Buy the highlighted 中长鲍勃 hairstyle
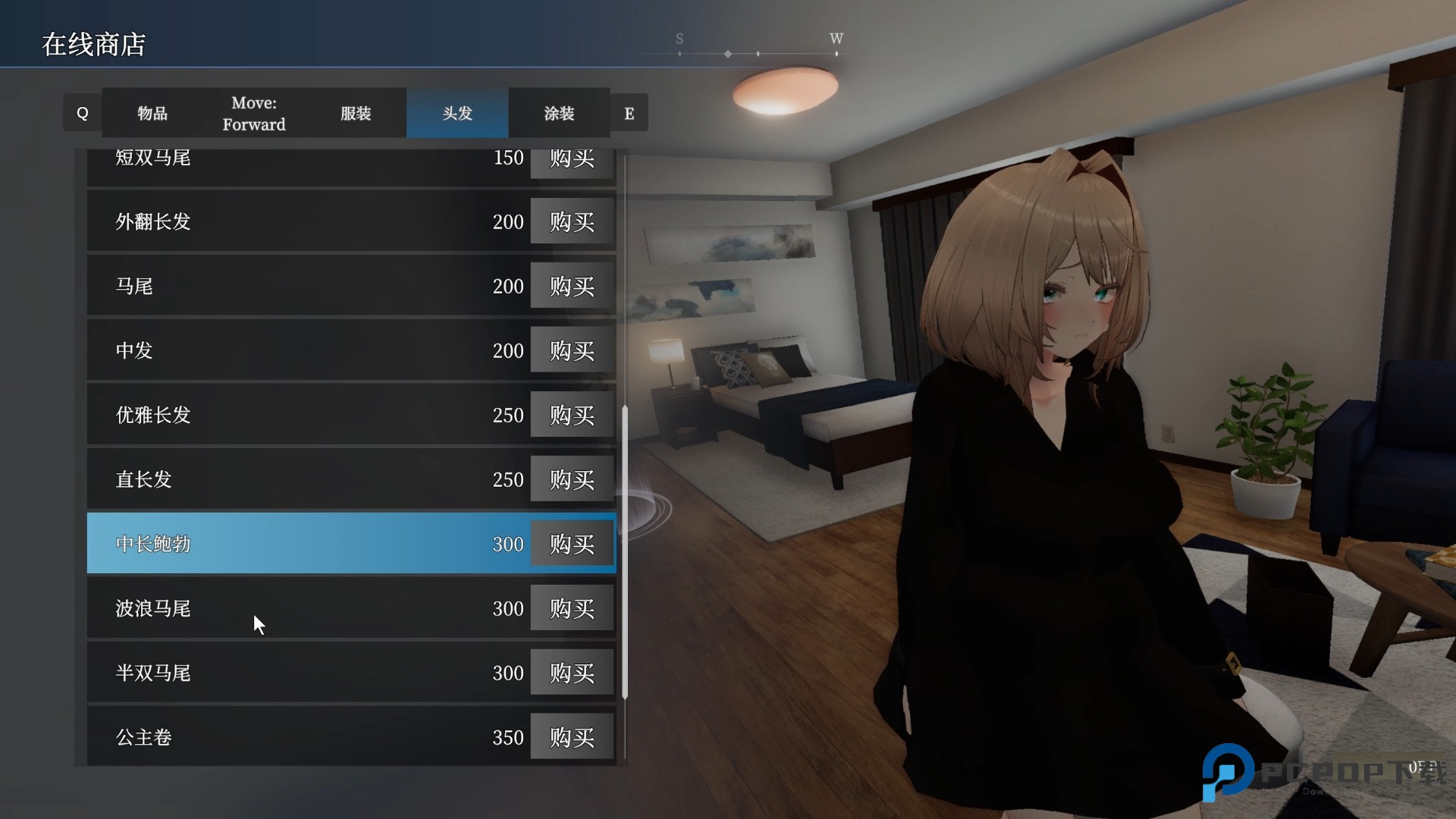The height and width of the screenshot is (819, 1456). coord(572,544)
